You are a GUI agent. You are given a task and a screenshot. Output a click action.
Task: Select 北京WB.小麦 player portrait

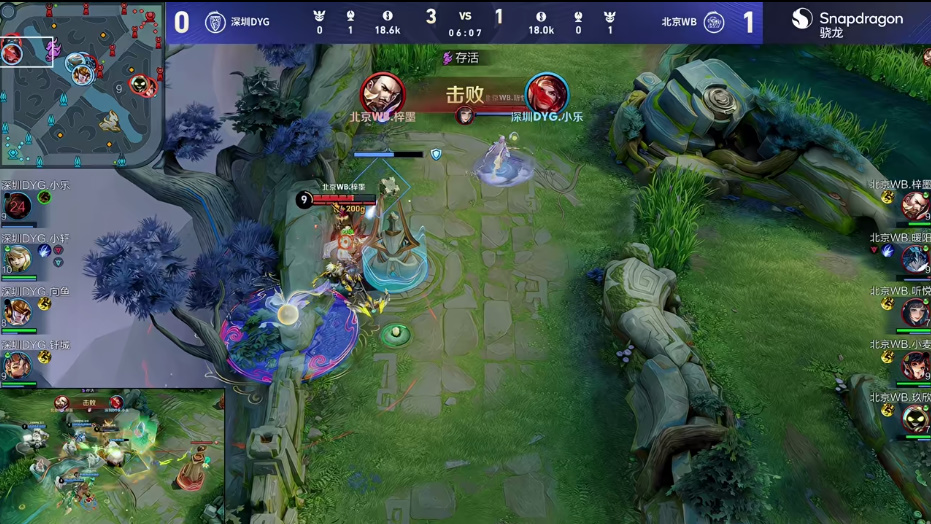pos(915,365)
